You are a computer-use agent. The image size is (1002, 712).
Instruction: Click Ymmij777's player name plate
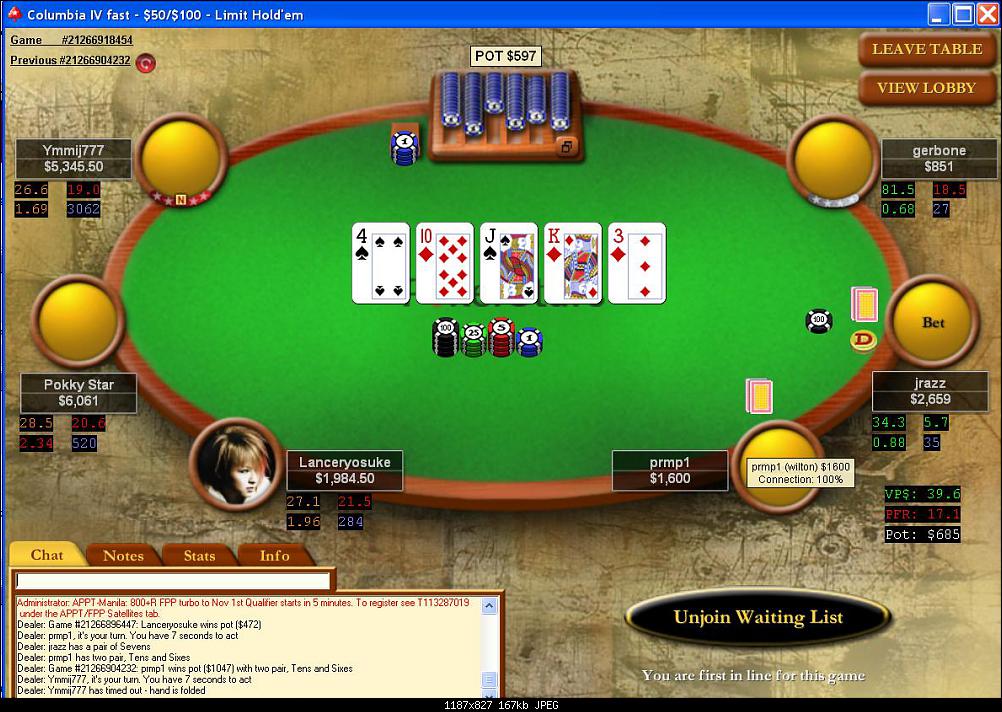coord(74,159)
